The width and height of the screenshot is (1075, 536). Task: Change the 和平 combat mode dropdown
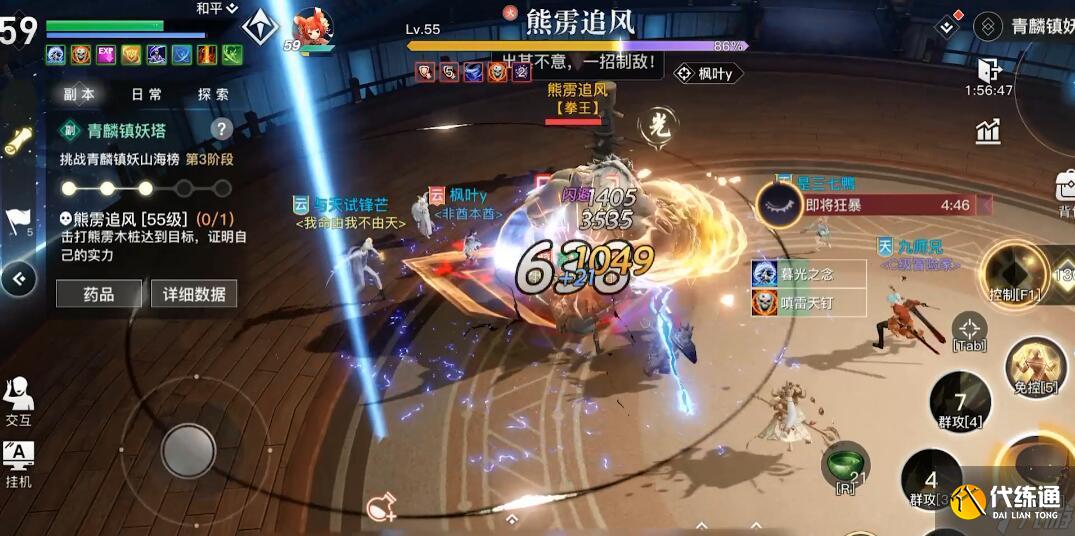pos(216,8)
